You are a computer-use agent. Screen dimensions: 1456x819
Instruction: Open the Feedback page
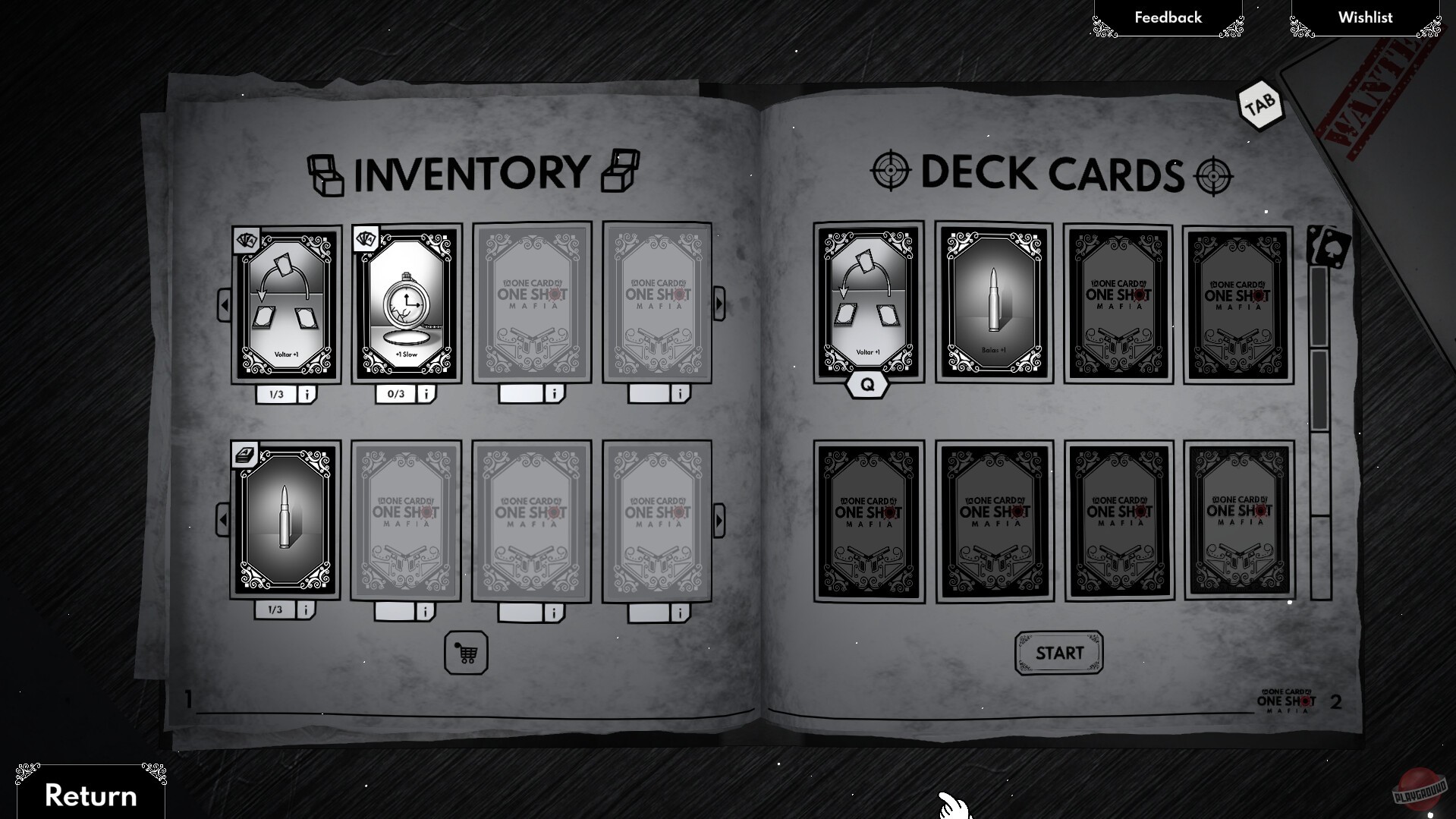point(1167,17)
